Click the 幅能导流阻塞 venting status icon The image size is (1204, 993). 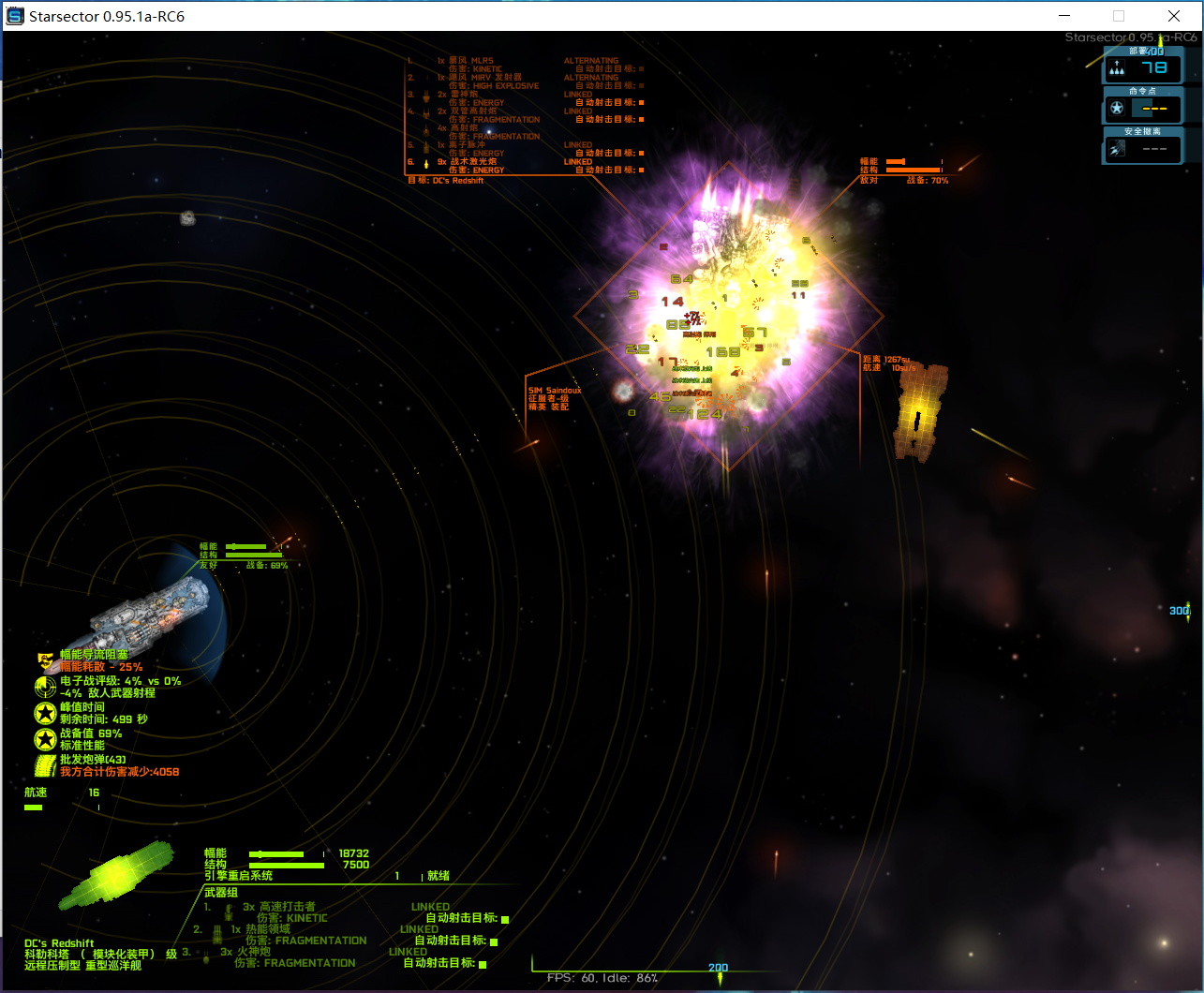tap(44, 662)
